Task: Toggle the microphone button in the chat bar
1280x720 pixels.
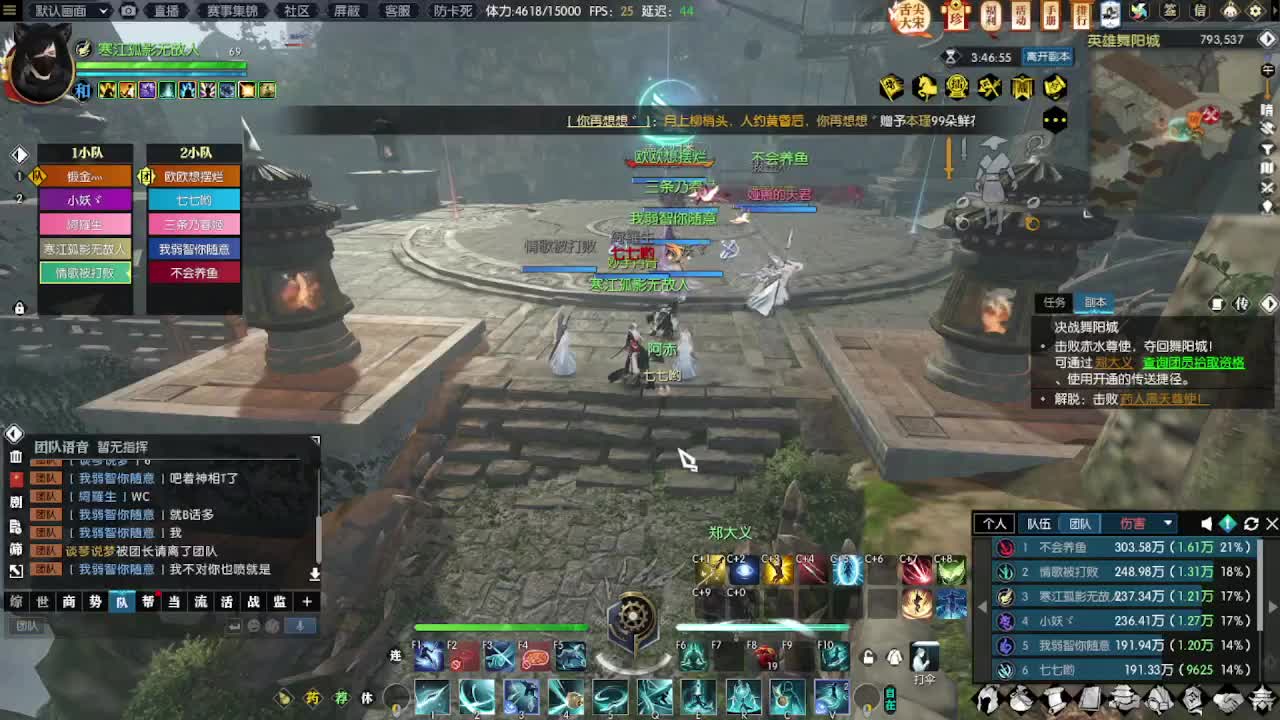Action: pos(300,626)
